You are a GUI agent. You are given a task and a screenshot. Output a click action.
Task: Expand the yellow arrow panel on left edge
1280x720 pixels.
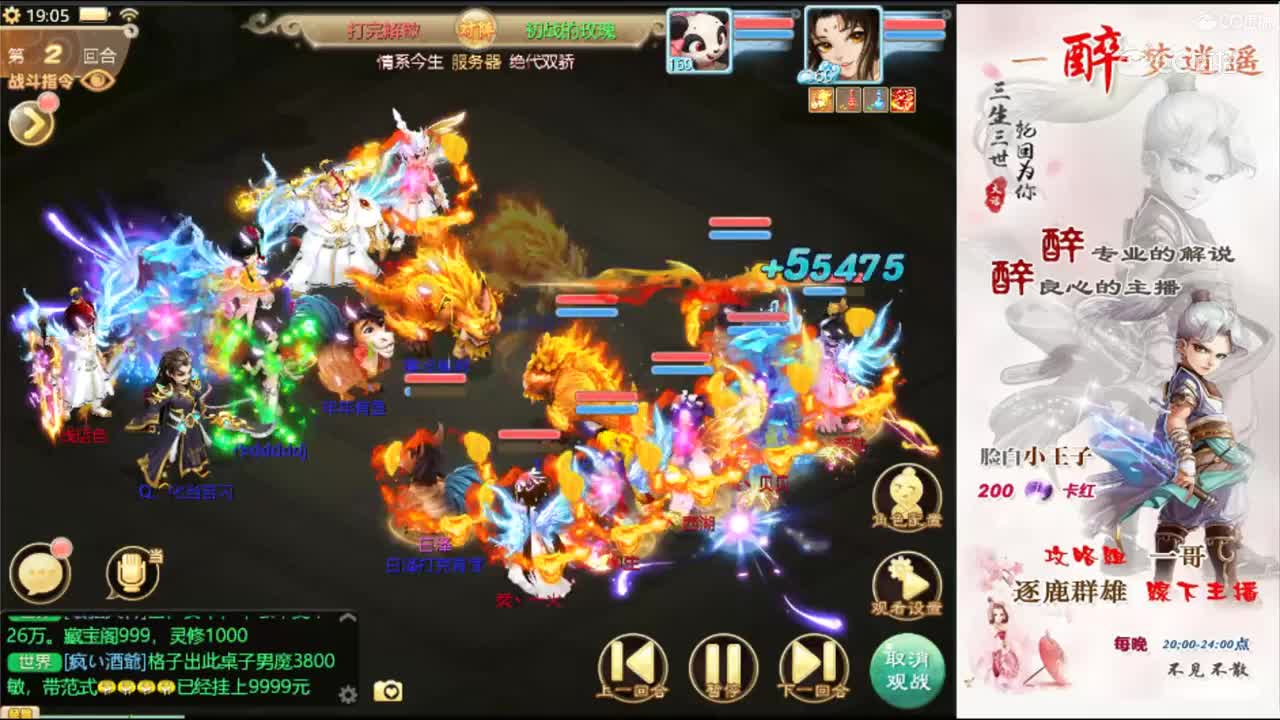point(31,122)
